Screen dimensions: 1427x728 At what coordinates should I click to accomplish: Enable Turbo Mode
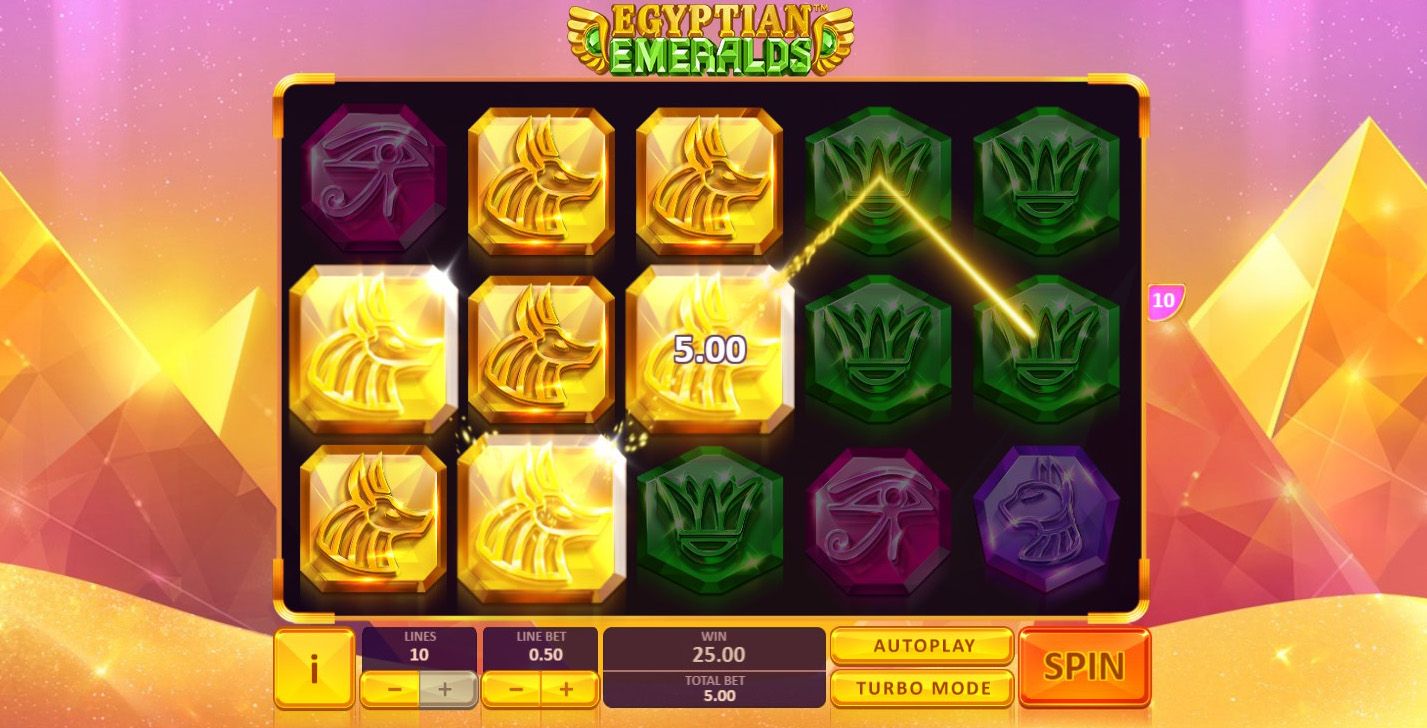point(920,688)
